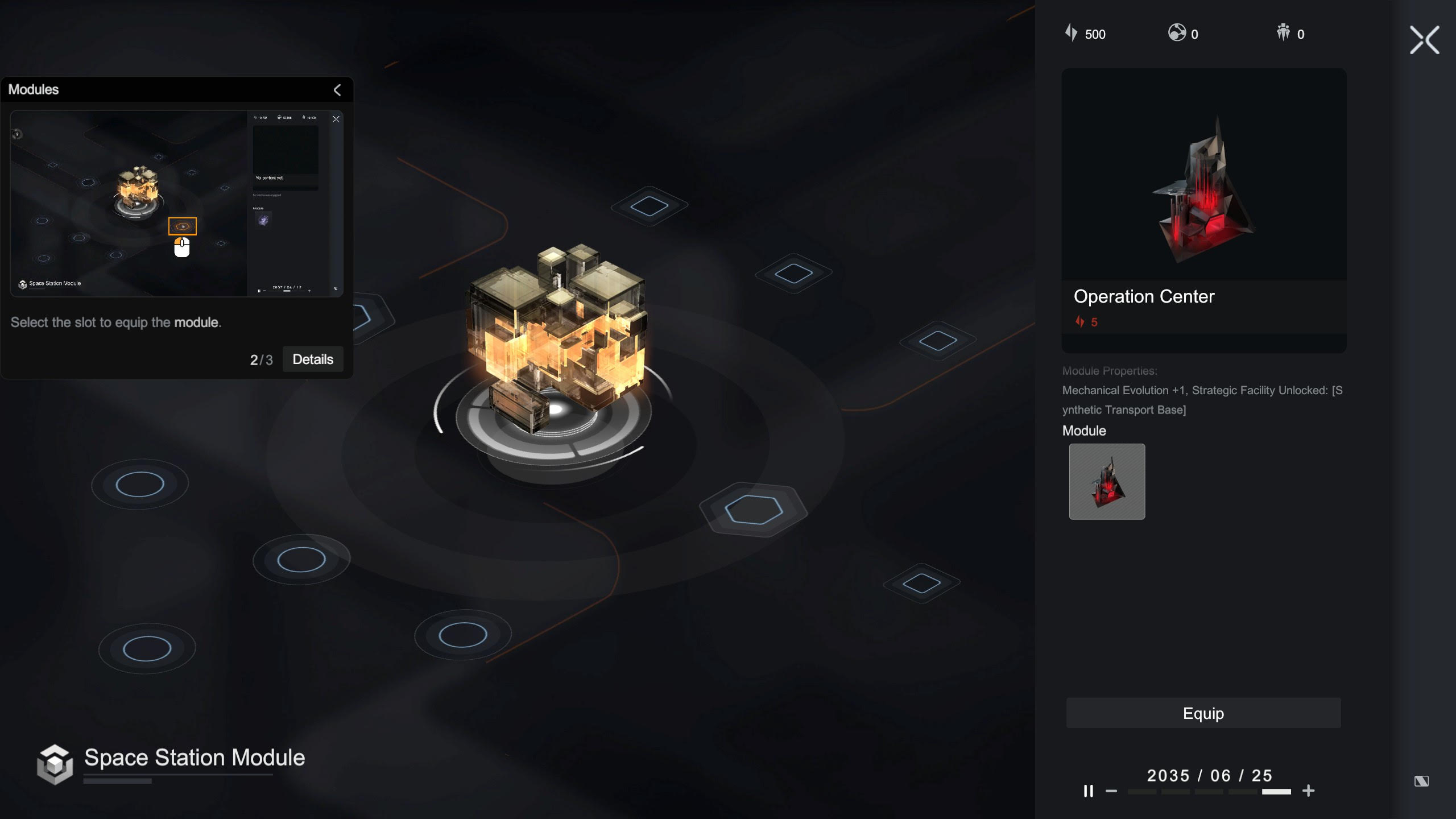Click the tutorial preview image
Image resolution: width=1456 pixels, height=819 pixels.
point(176,203)
